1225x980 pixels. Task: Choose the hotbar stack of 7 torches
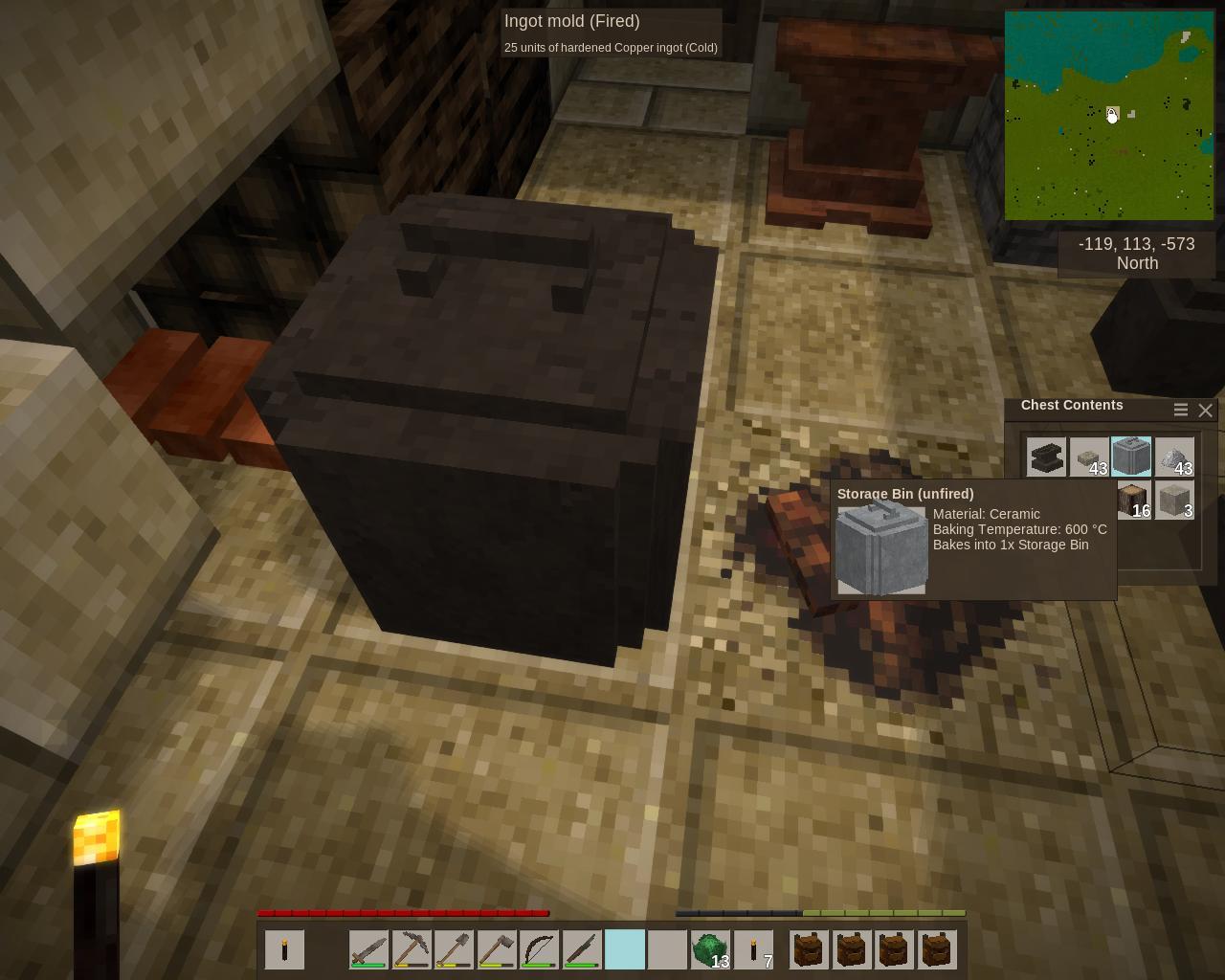coord(753,950)
